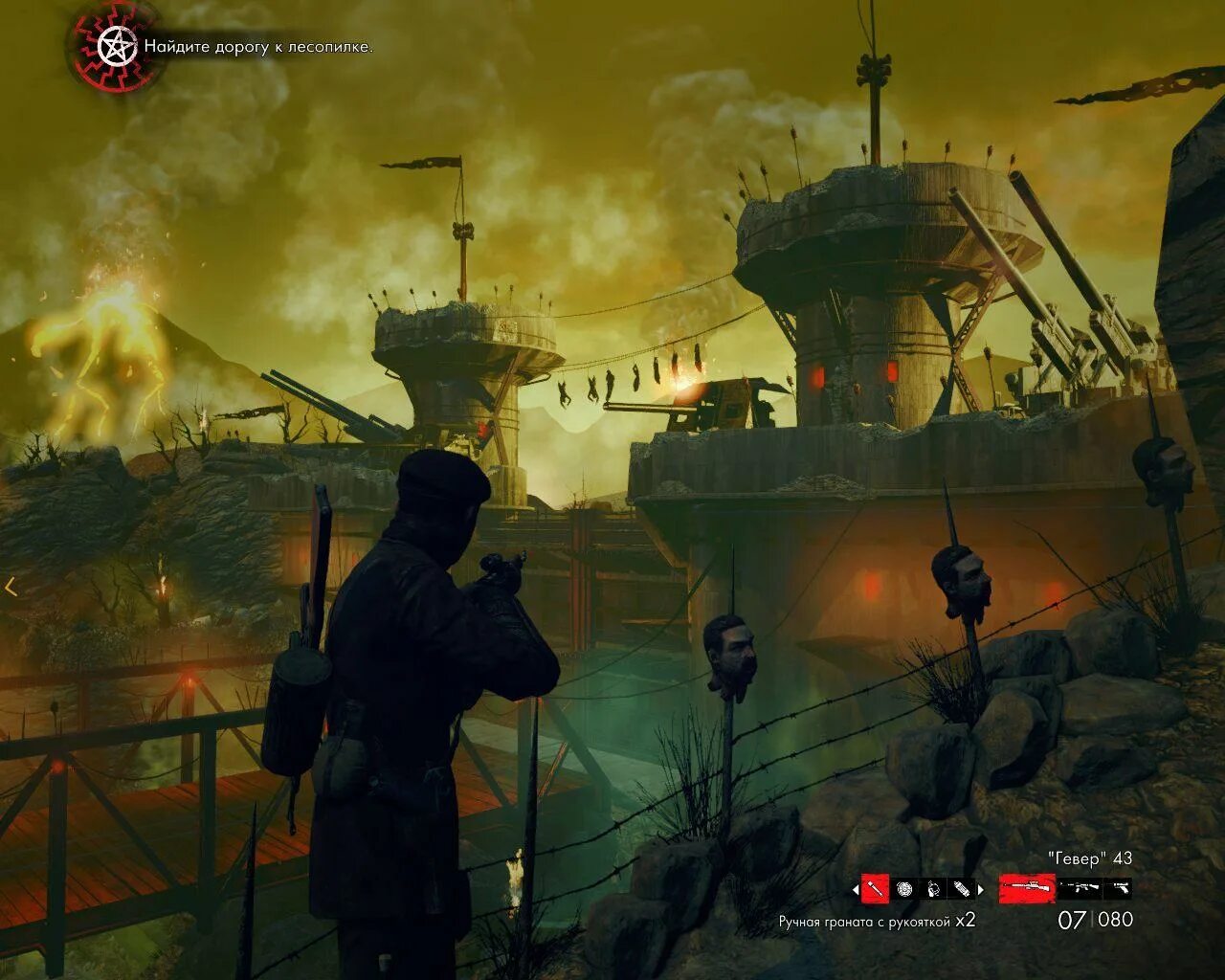
Task: Switch to the submachine gun slot
Action: pos(1079,888)
